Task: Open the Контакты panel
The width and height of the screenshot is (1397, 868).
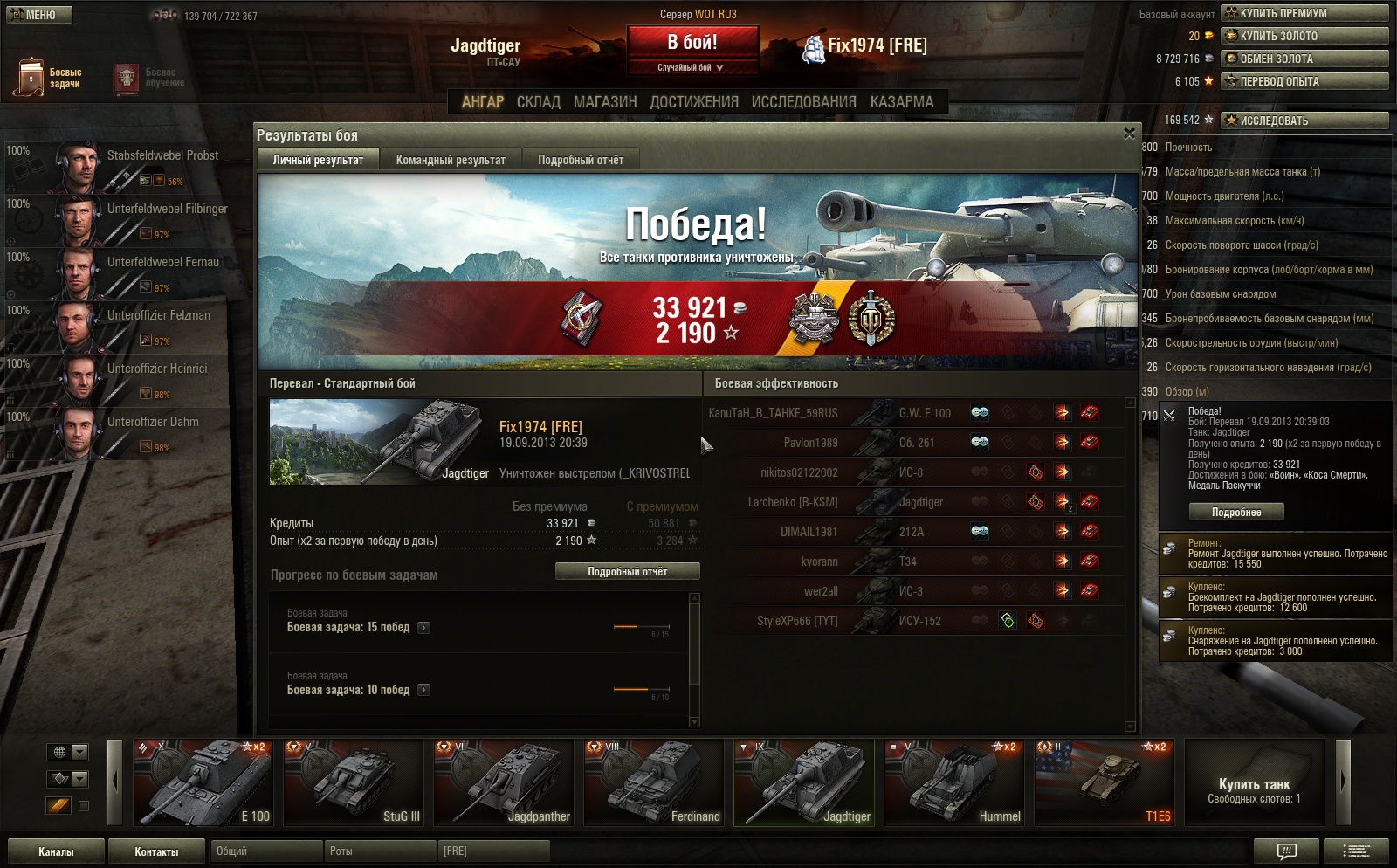Action: [x=156, y=851]
